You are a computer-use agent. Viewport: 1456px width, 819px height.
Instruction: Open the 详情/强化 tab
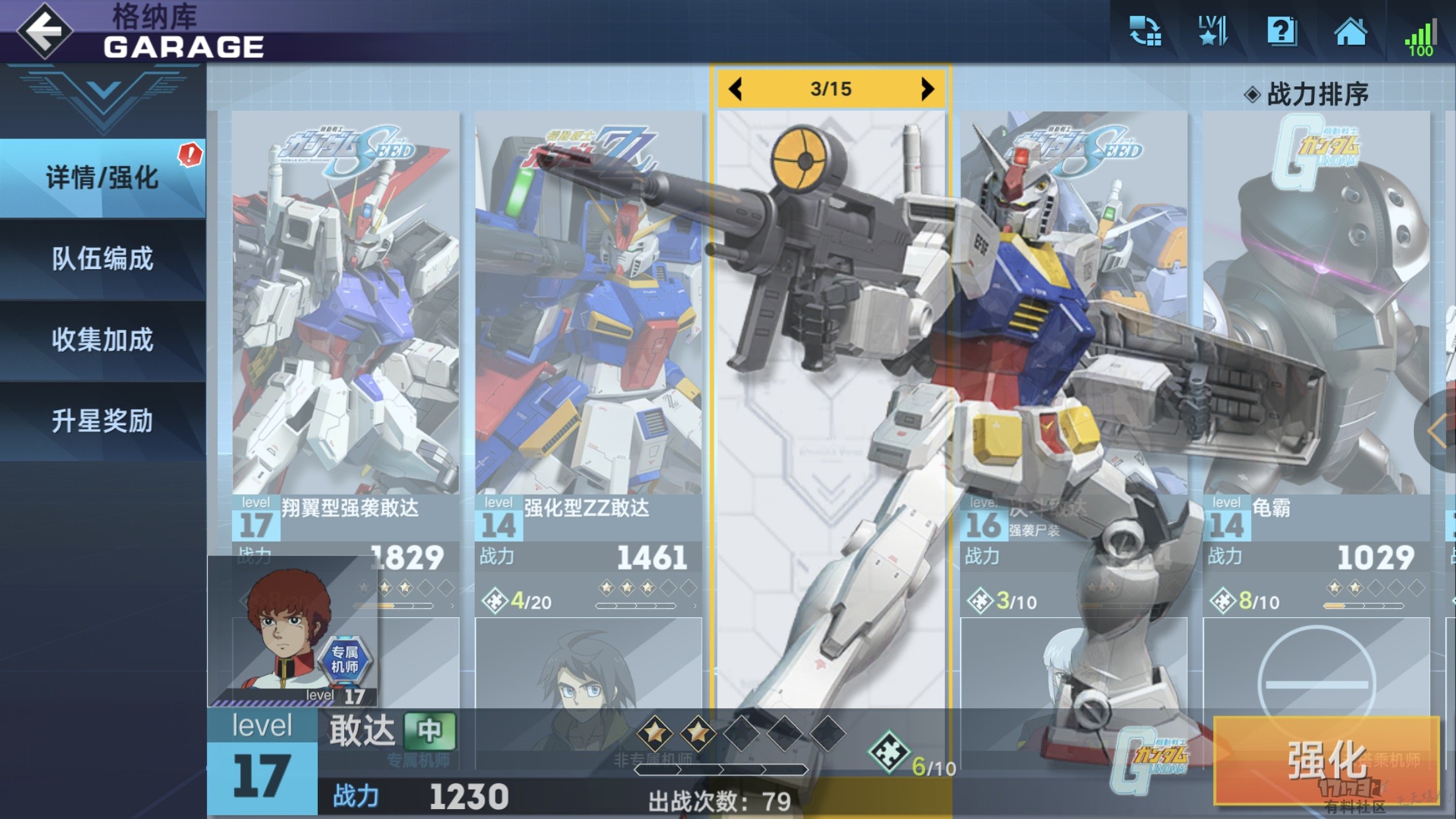(x=102, y=178)
